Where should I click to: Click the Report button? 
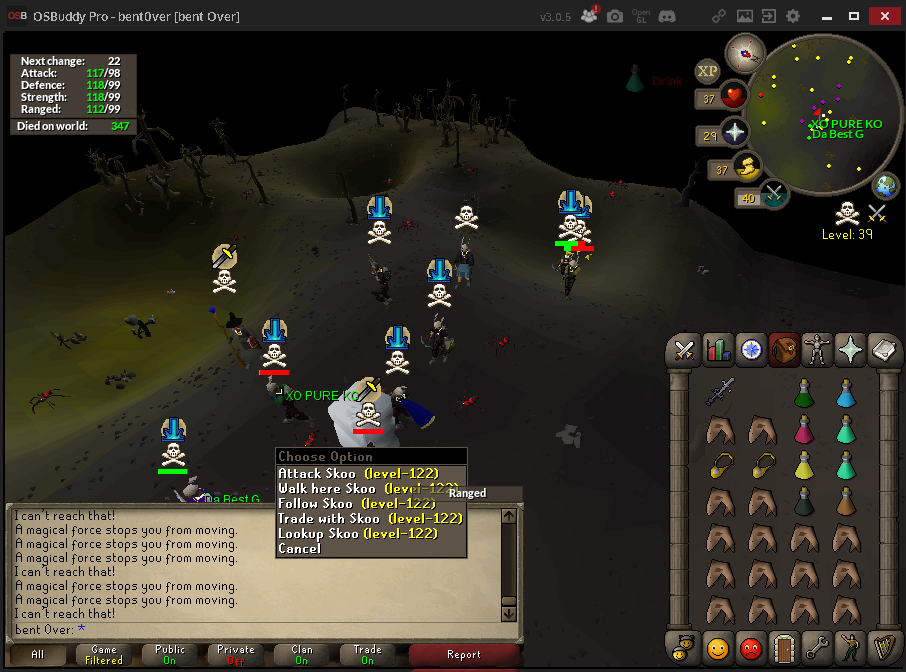tap(464, 654)
